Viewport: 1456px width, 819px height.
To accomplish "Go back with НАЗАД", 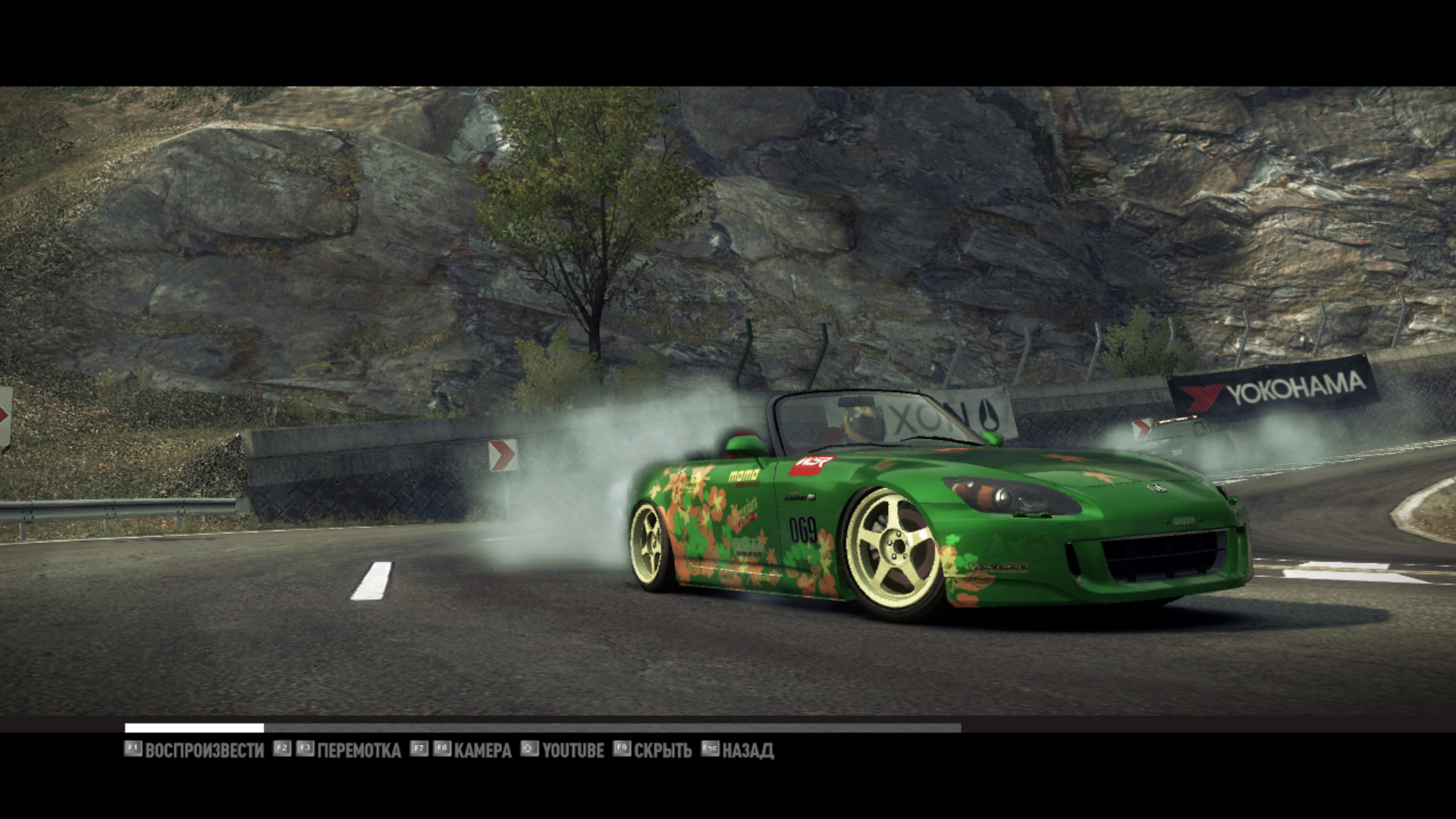I will pos(747,751).
